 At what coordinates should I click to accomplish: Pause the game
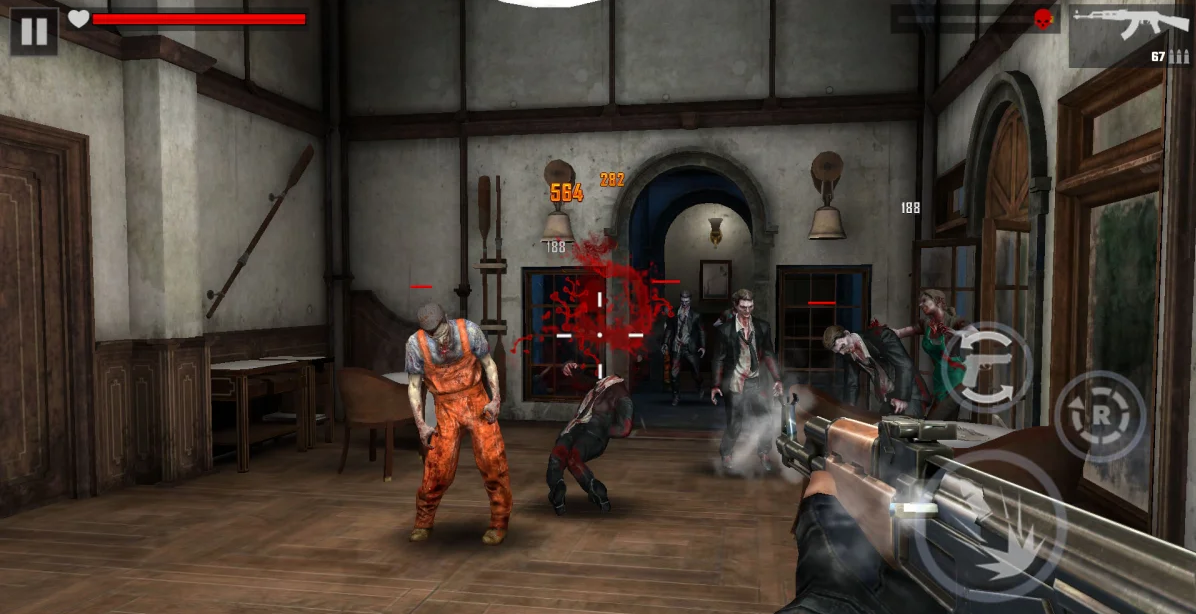click(x=33, y=31)
